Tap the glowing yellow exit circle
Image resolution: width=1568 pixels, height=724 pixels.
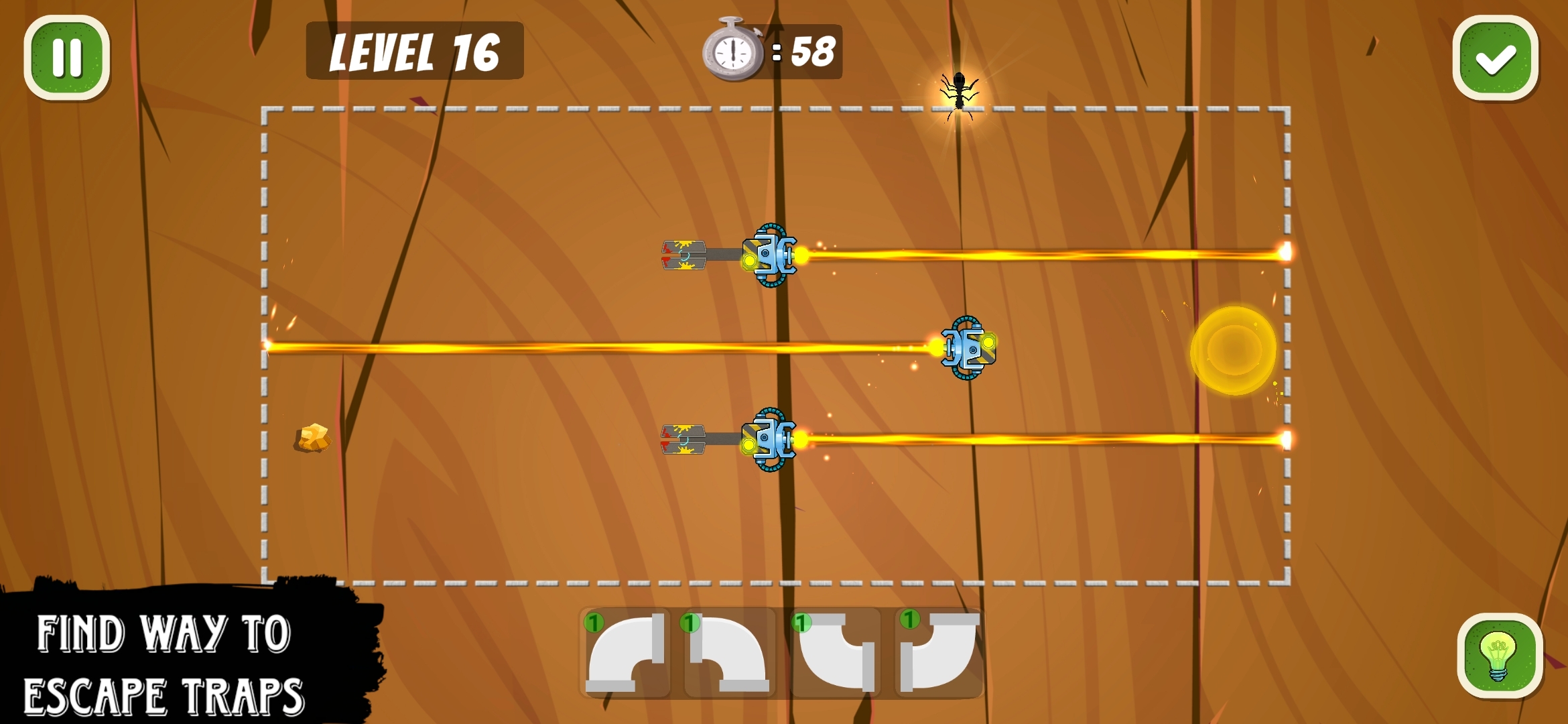(1233, 349)
